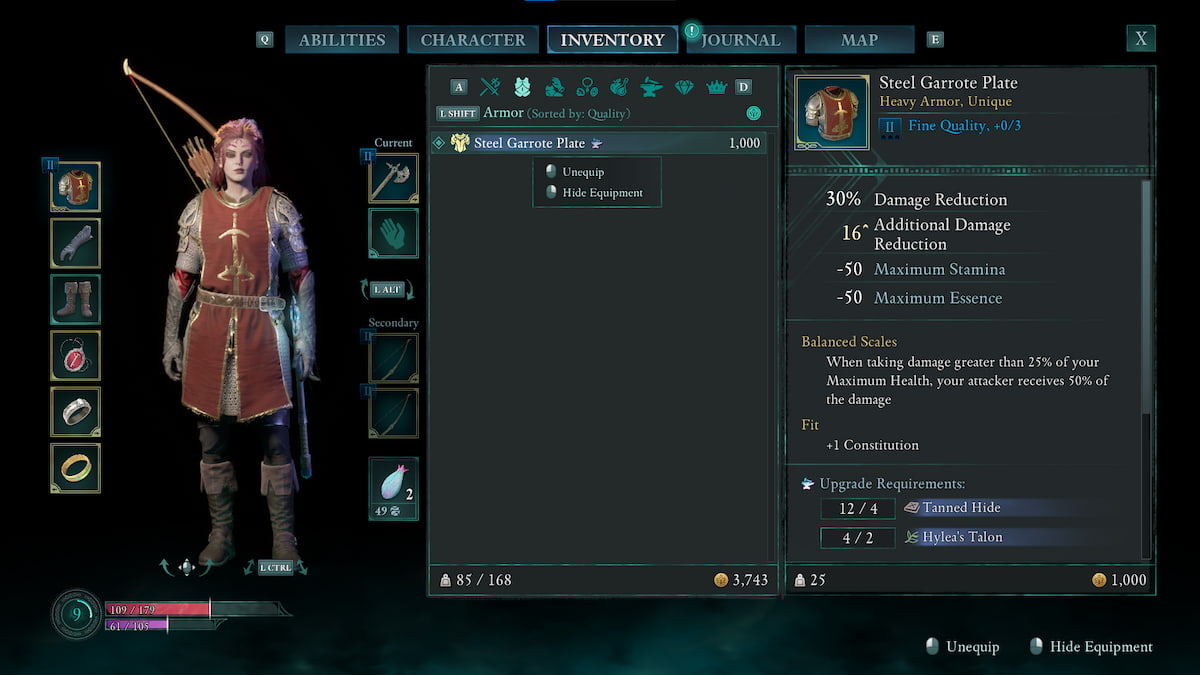This screenshot has width=1200, height=675.
Task: Open the Character tab
Action: pyautogui.click(x=472, y=40)
